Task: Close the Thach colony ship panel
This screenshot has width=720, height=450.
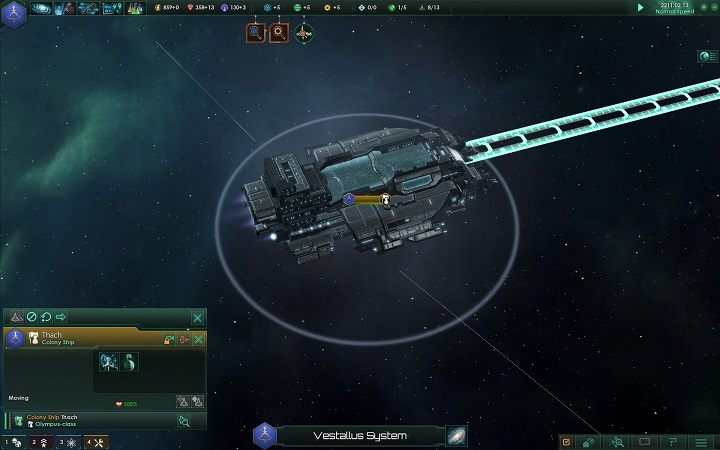Action: 198,340
